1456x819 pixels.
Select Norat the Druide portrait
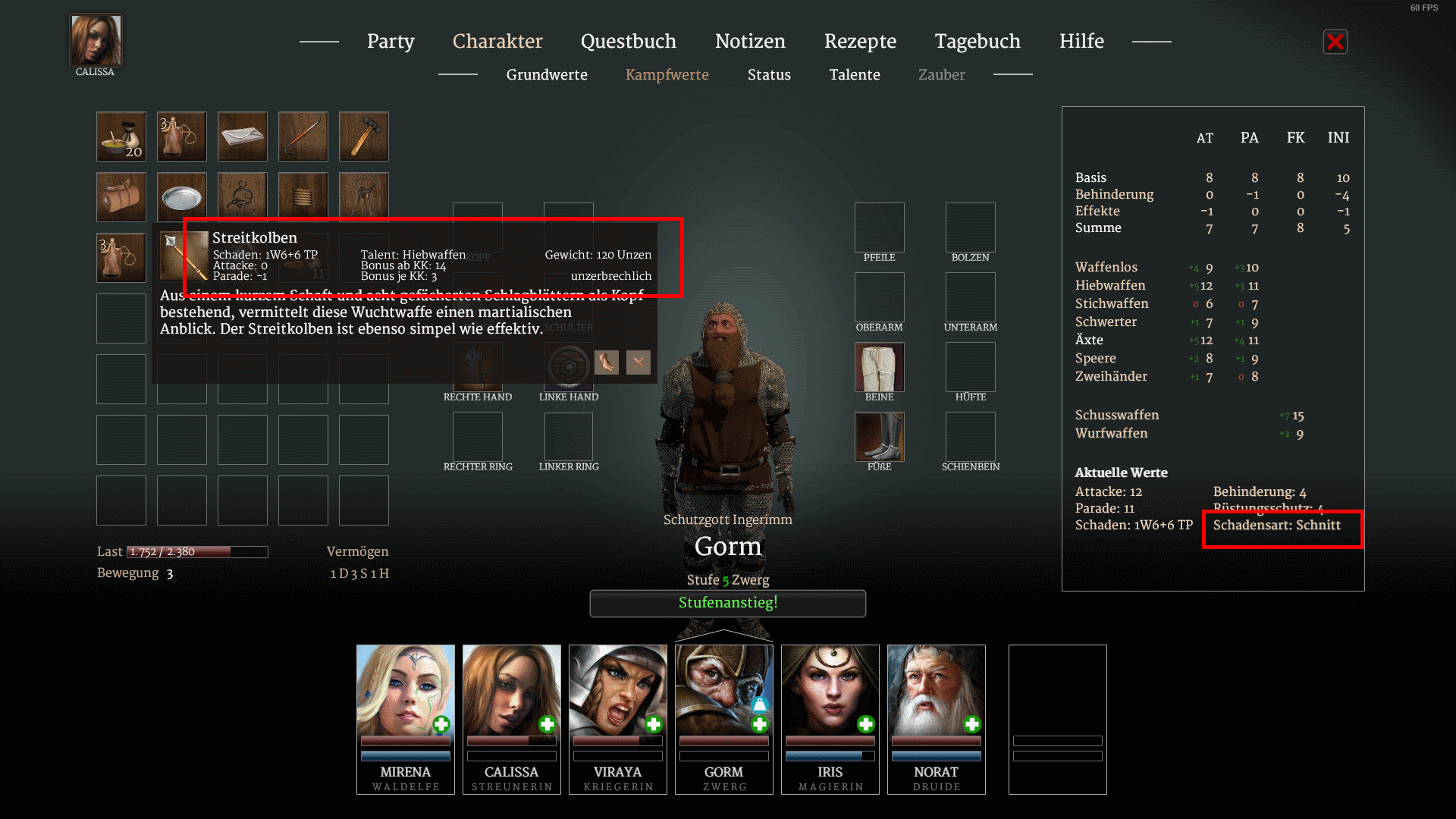pyautogui.click(x=937, y=690)
